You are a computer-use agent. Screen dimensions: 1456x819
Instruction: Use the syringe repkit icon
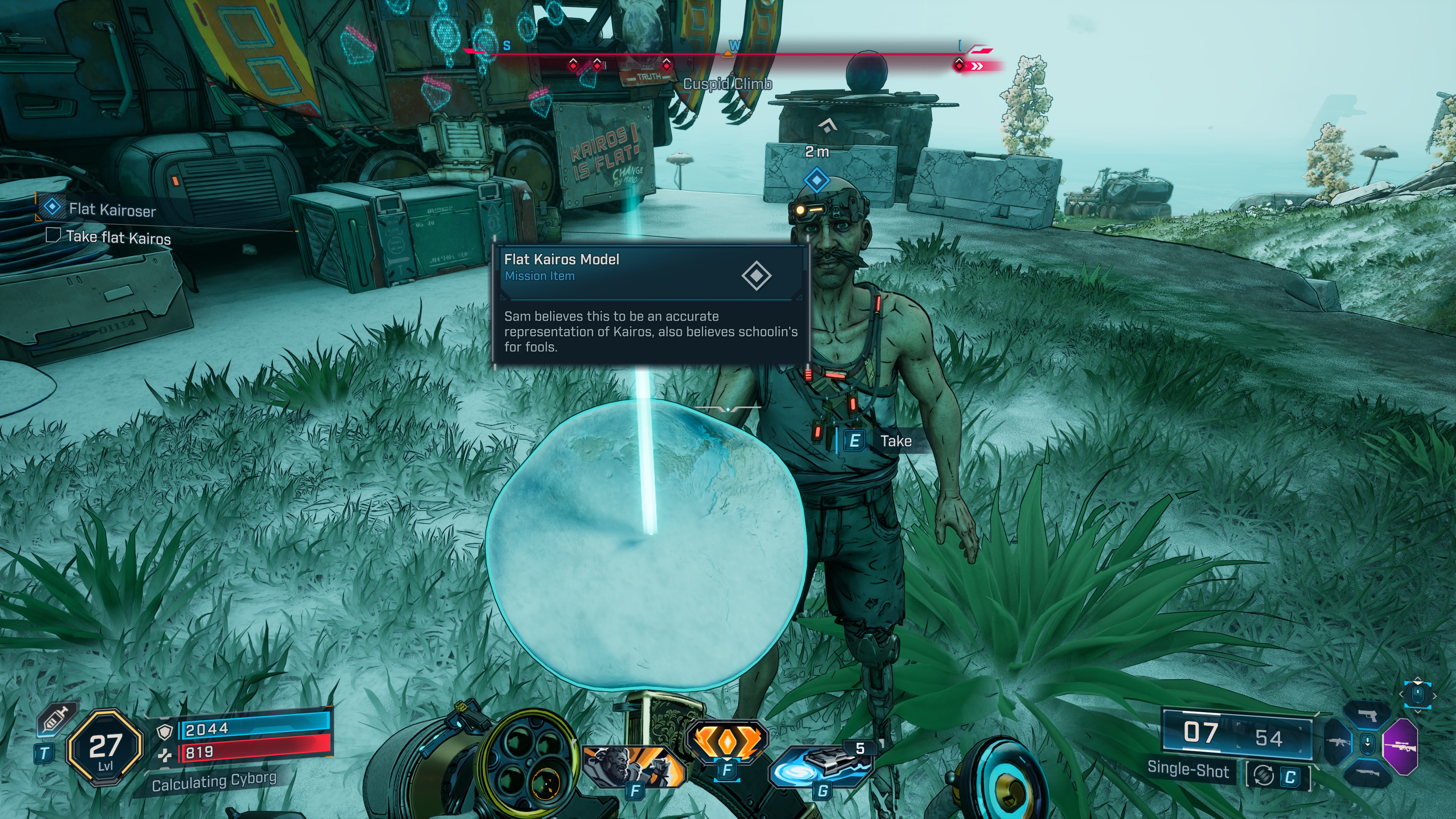(55, 720)
